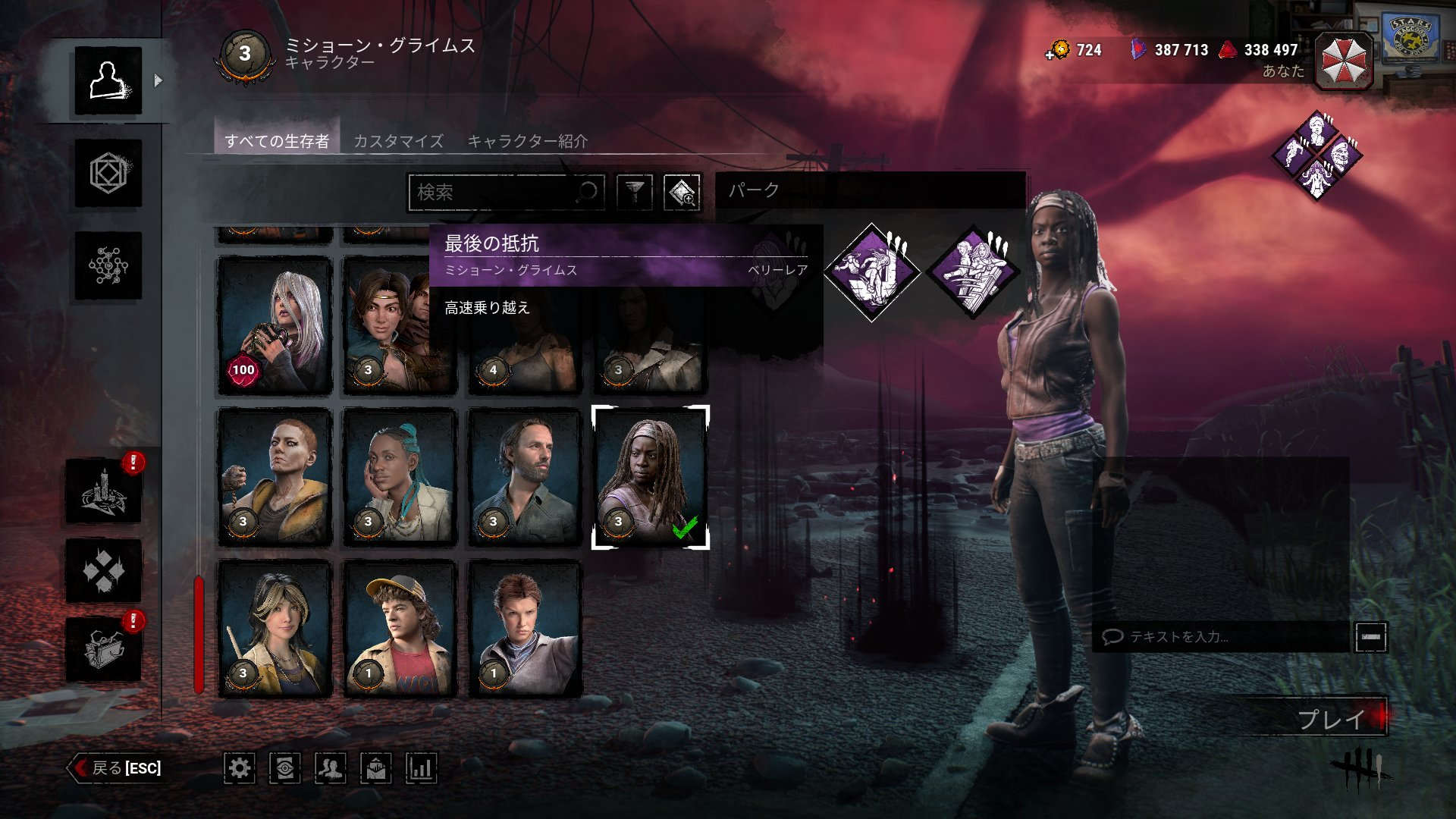Open the bar chart statistics icon
1456x819 pixels.
tap(421, 768)
